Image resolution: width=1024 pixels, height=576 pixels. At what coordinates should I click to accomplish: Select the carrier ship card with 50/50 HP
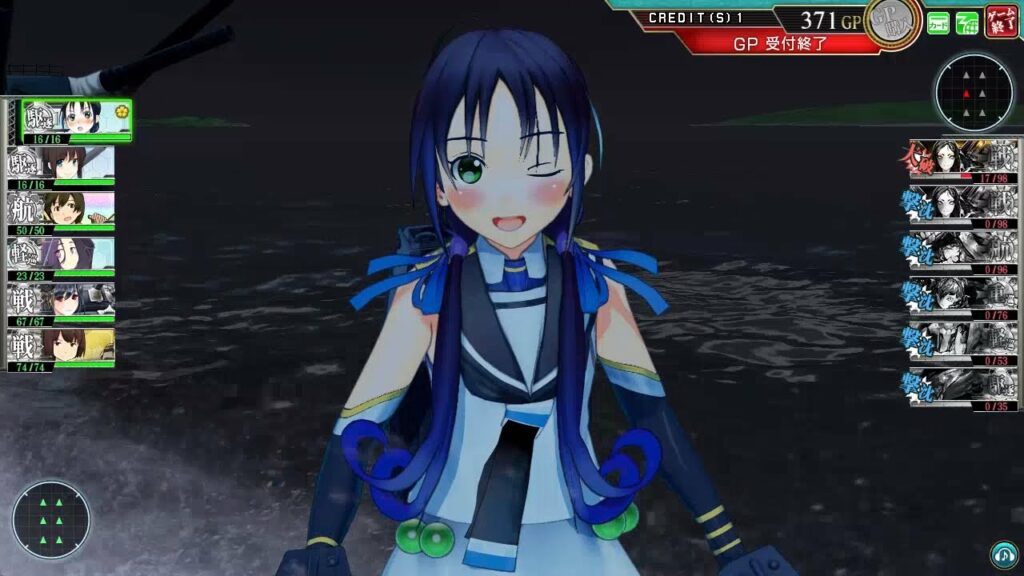click(x=62, y=212)
